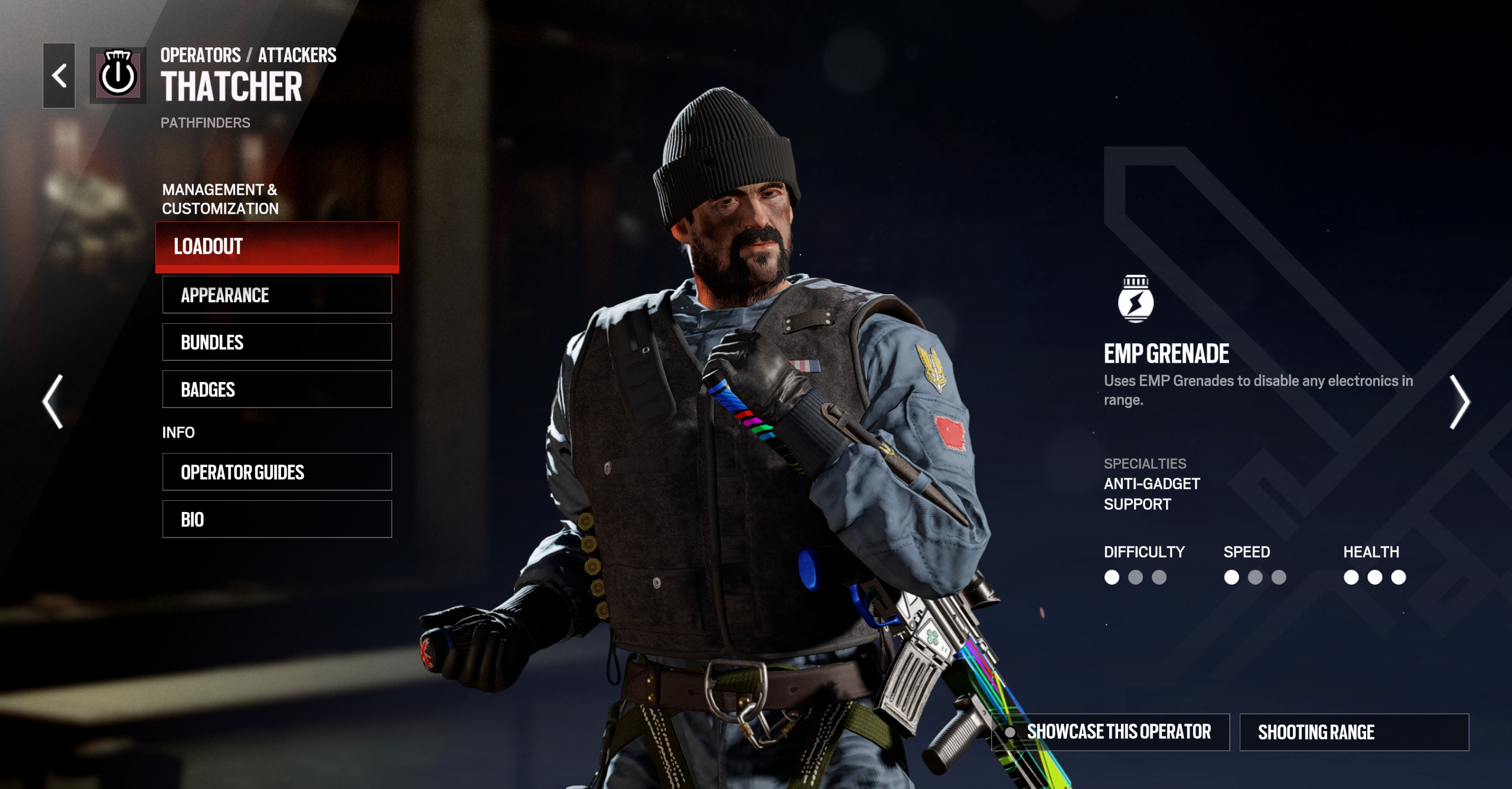Enter the Shooting Range
Viewport: 1512px width, 789px height.
[1354, 732]
